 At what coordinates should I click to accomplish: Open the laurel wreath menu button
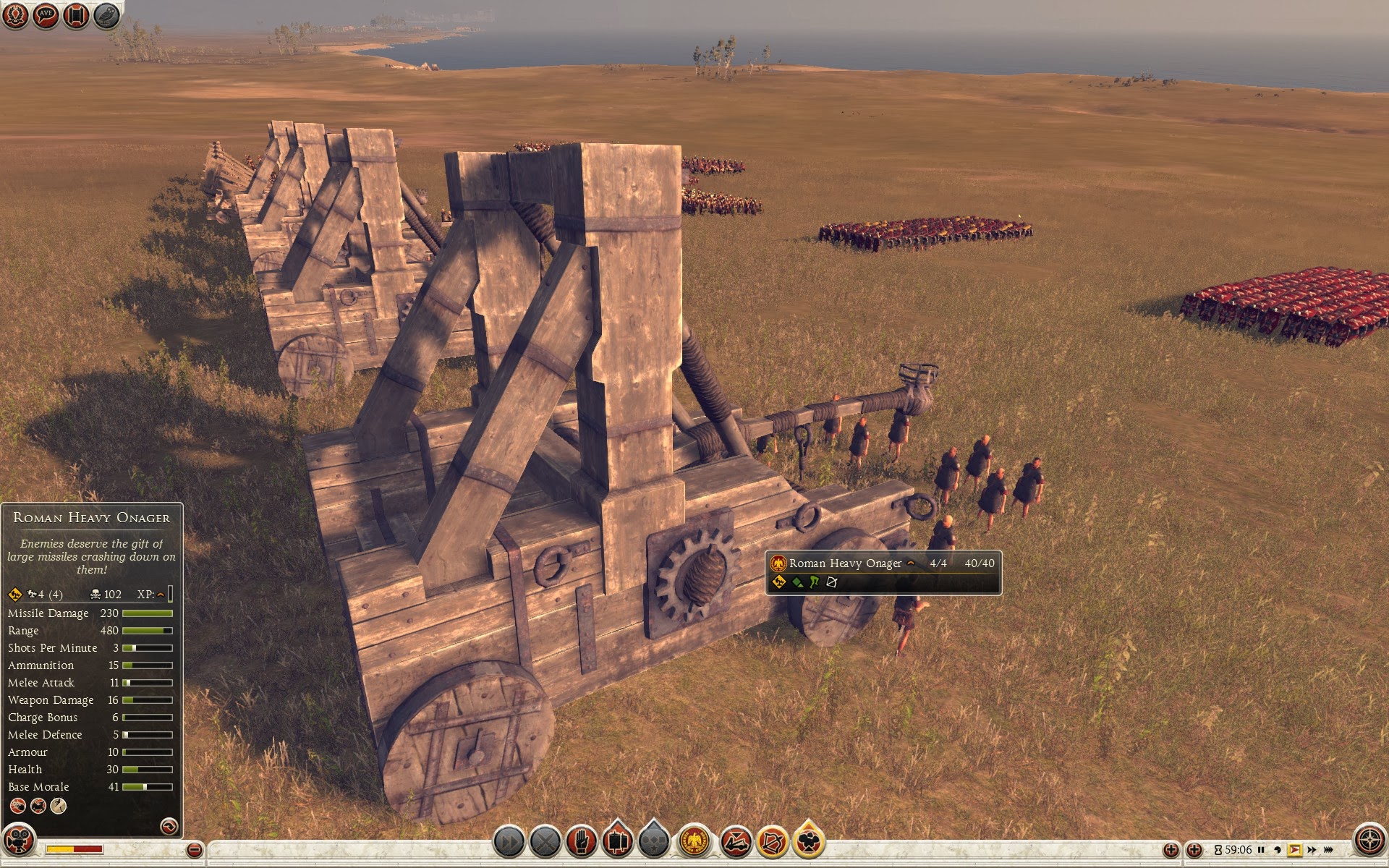pos(16,15)
